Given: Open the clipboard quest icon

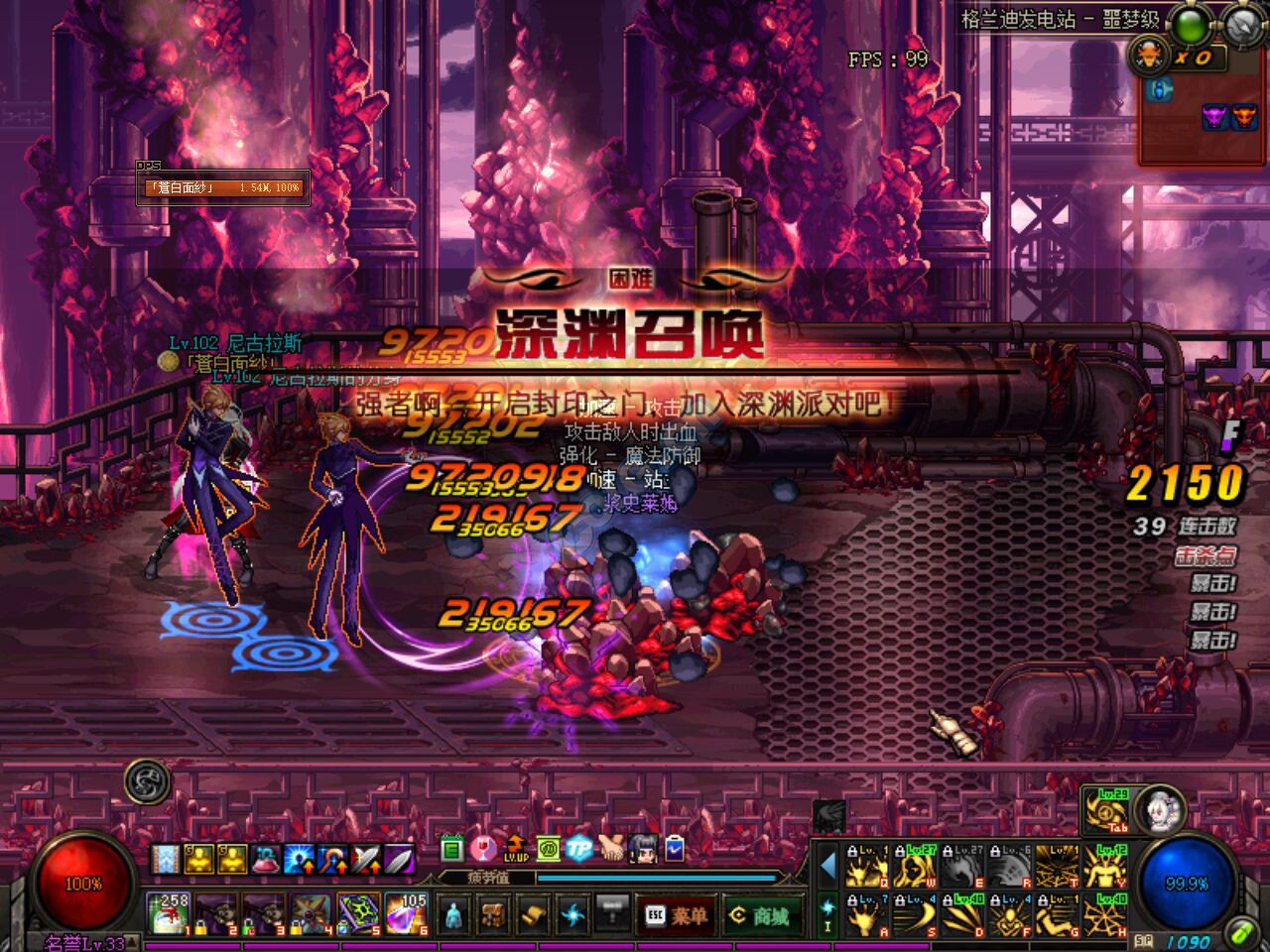Looking at the screenshot, I should [x=674, y=847].
